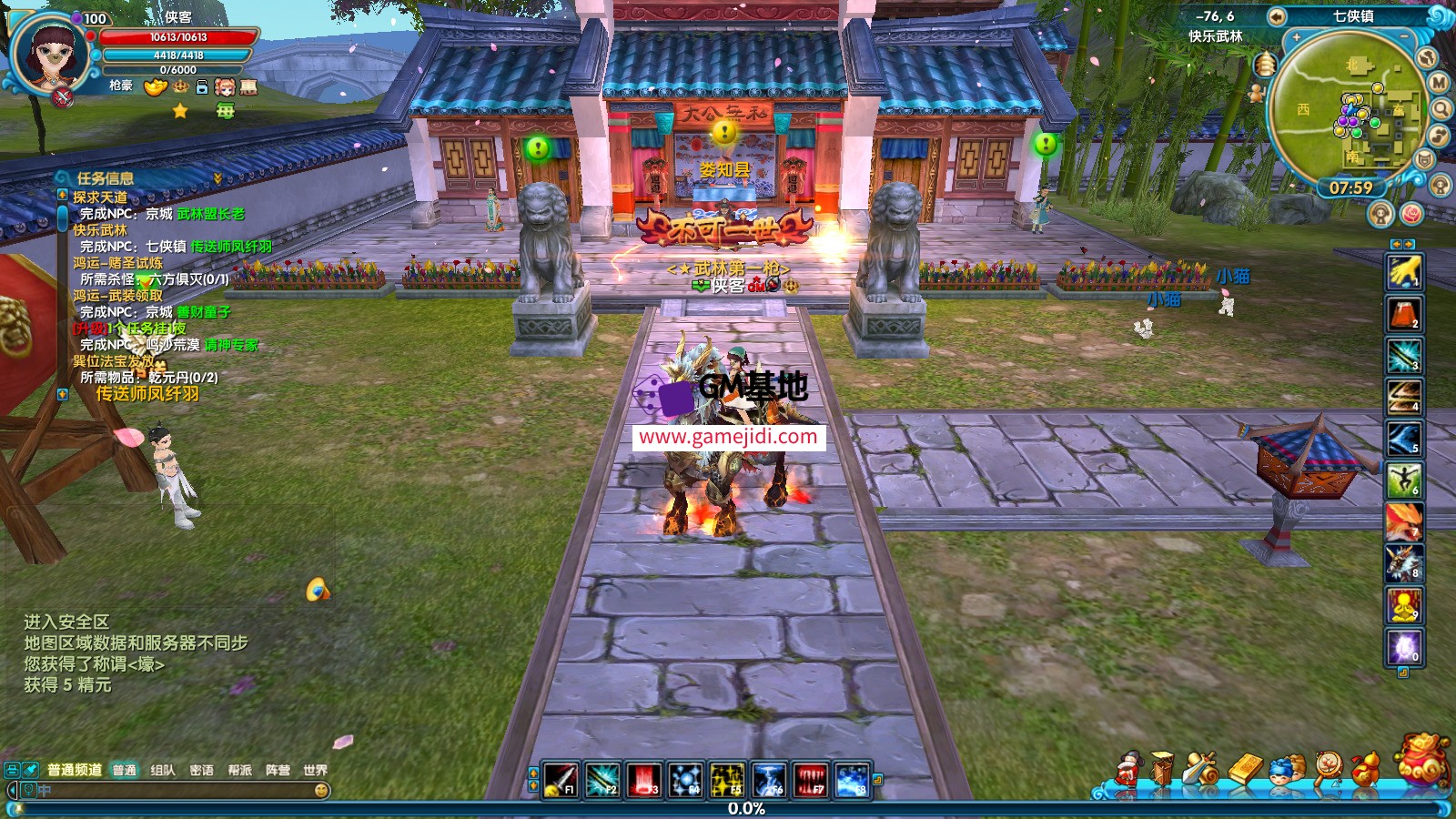Open the map with the M button
This screenshot has height=819, width=1456.
(x=1439, y=83)
